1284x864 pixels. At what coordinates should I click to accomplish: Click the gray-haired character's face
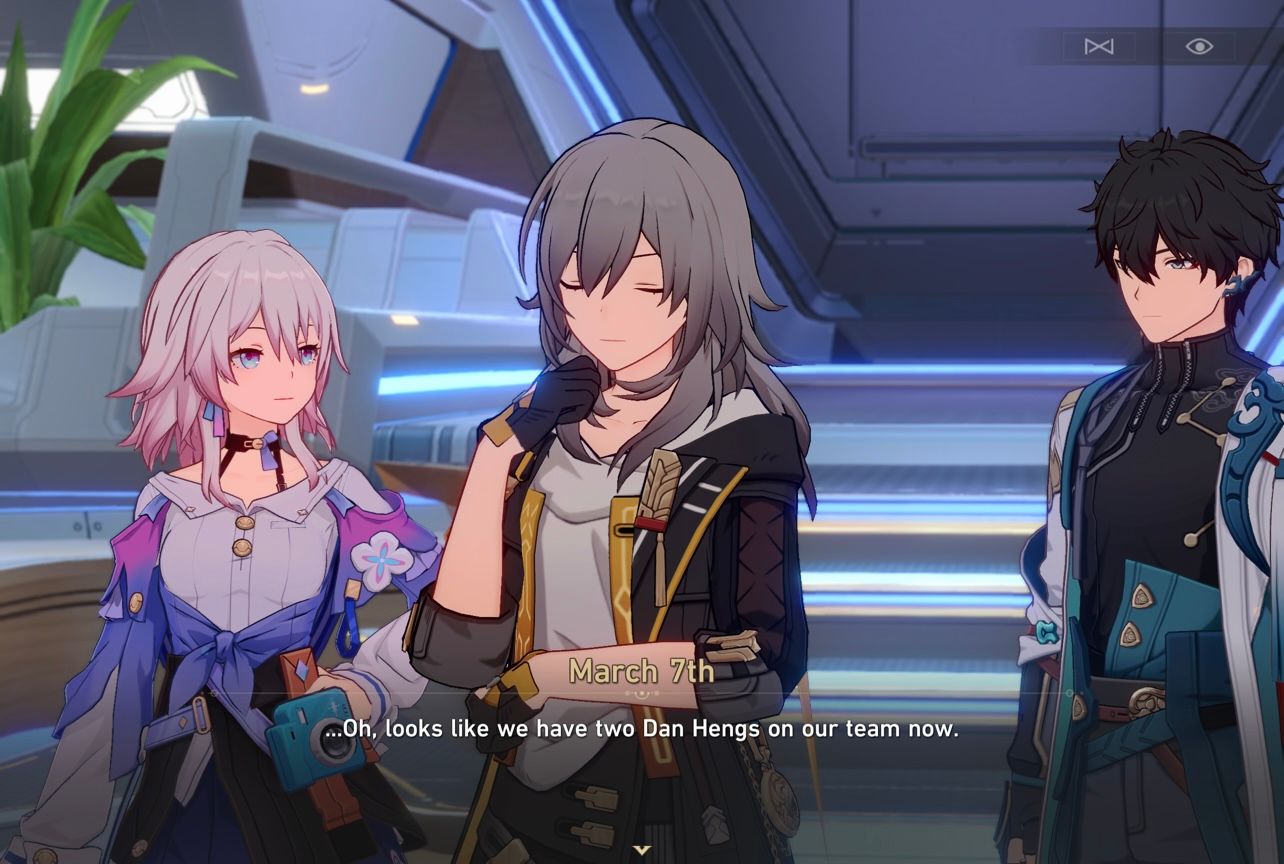620,300
